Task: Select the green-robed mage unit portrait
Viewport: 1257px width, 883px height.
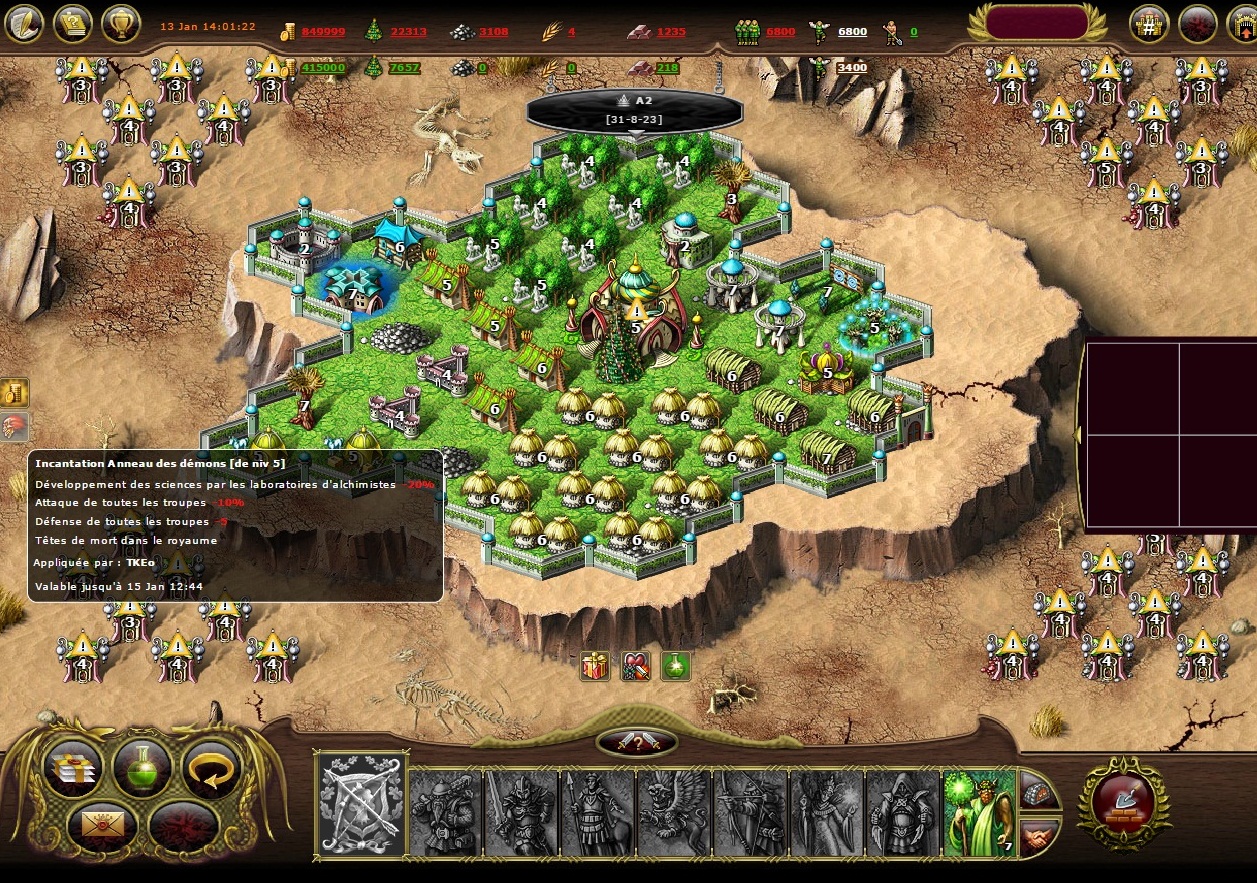Action: 979,812
